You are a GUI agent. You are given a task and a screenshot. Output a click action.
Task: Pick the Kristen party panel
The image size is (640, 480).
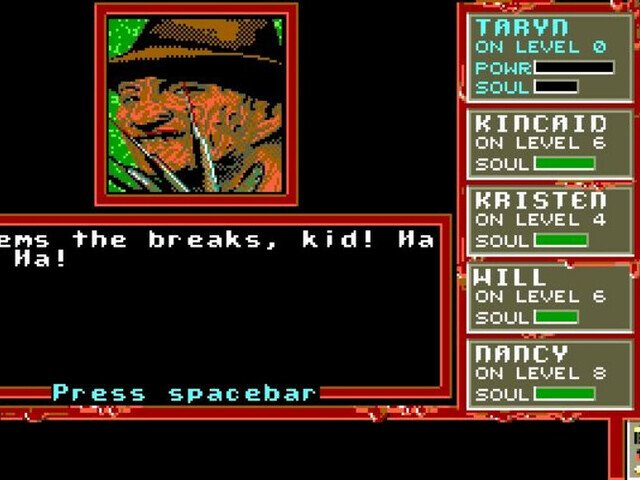548,220
